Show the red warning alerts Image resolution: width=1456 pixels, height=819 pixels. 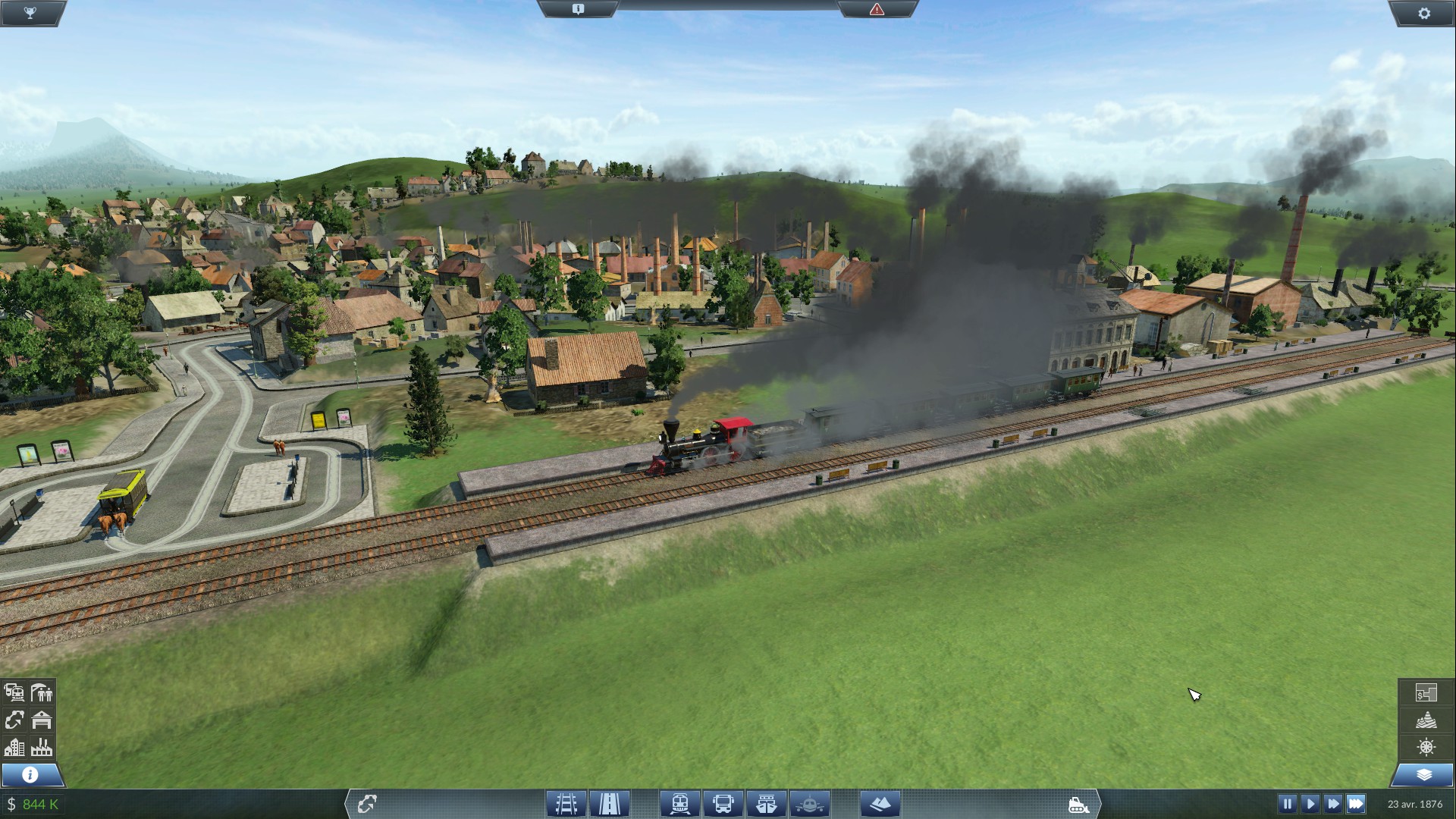[x=877, y=9]
